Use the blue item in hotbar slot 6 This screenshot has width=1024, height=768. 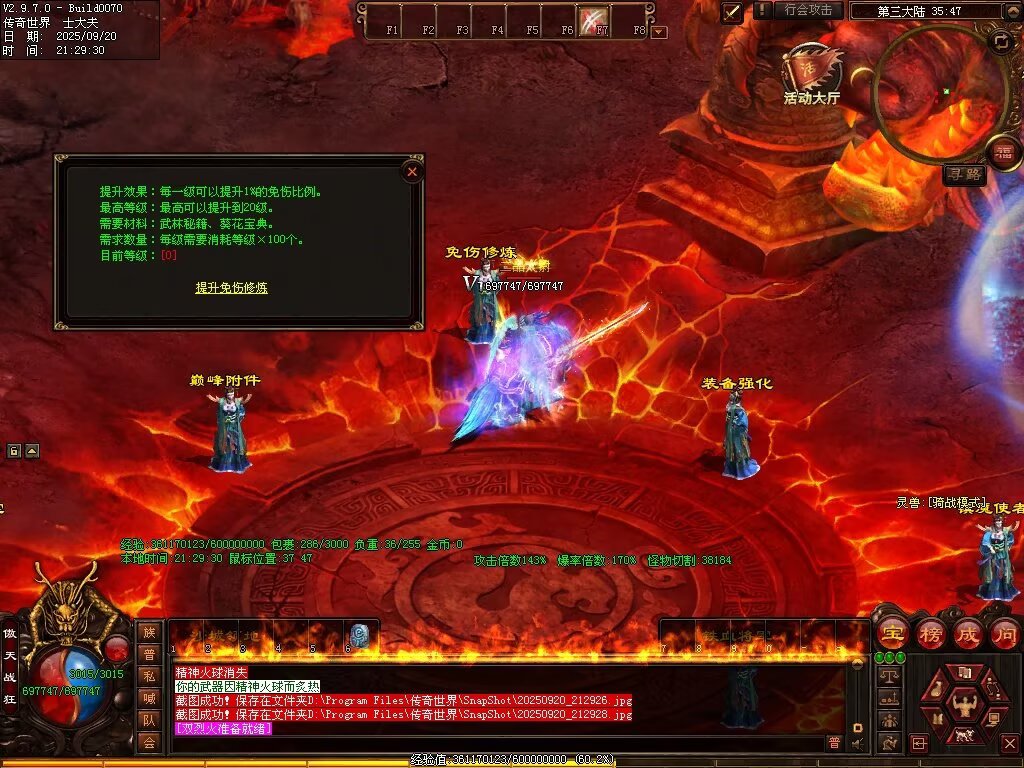pyautogui.click(x=359, y=635)
